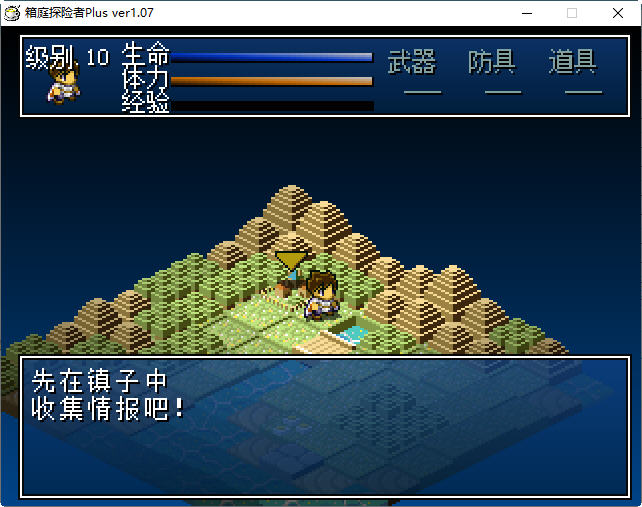Image resolution: width=642 pixels, height=507 pixels.
Task: Advance the 先在镇子中 dialogue box
Action: tap(320, 426)
